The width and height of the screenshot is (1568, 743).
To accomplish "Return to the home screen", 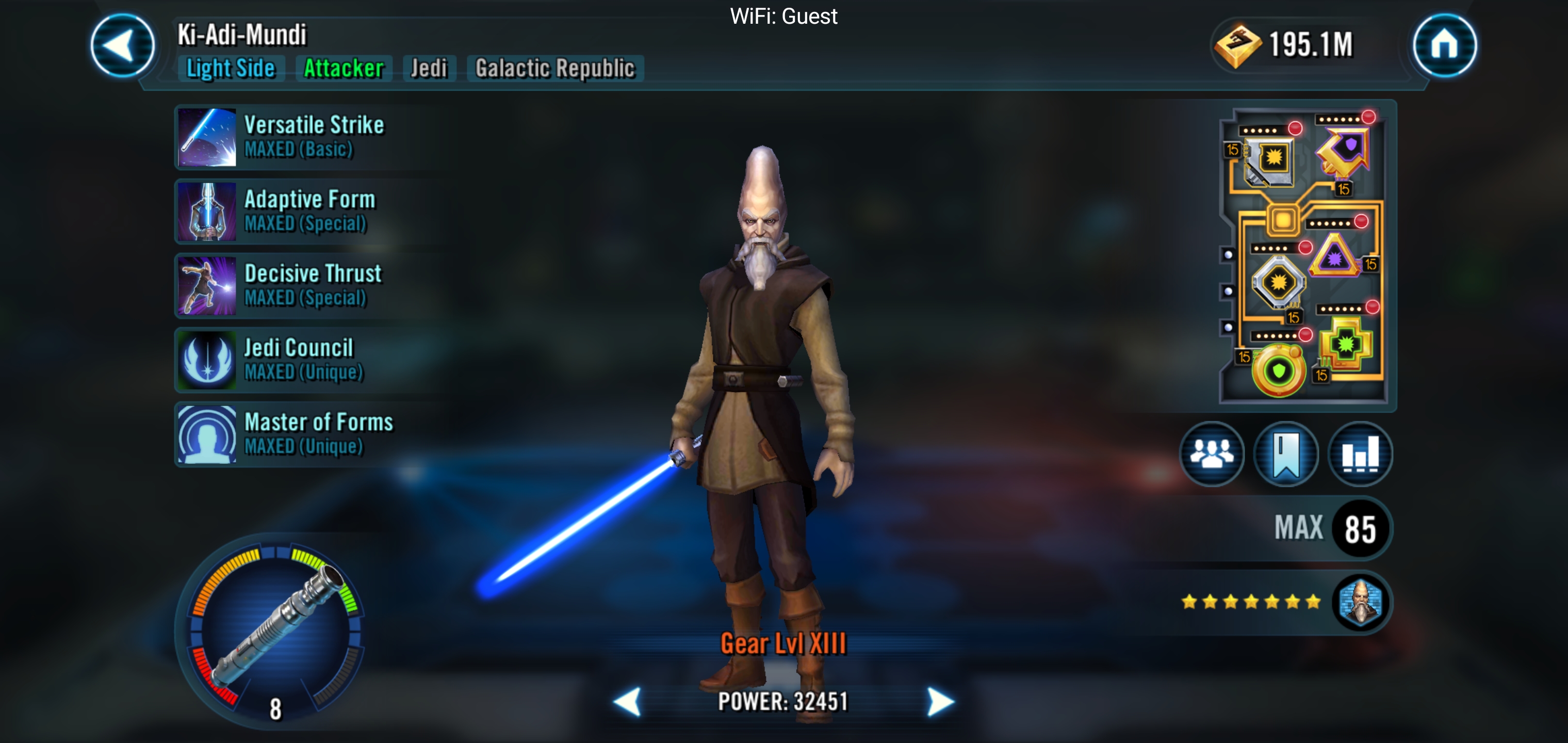I will pyautogui.click(x=1444, y=46).
